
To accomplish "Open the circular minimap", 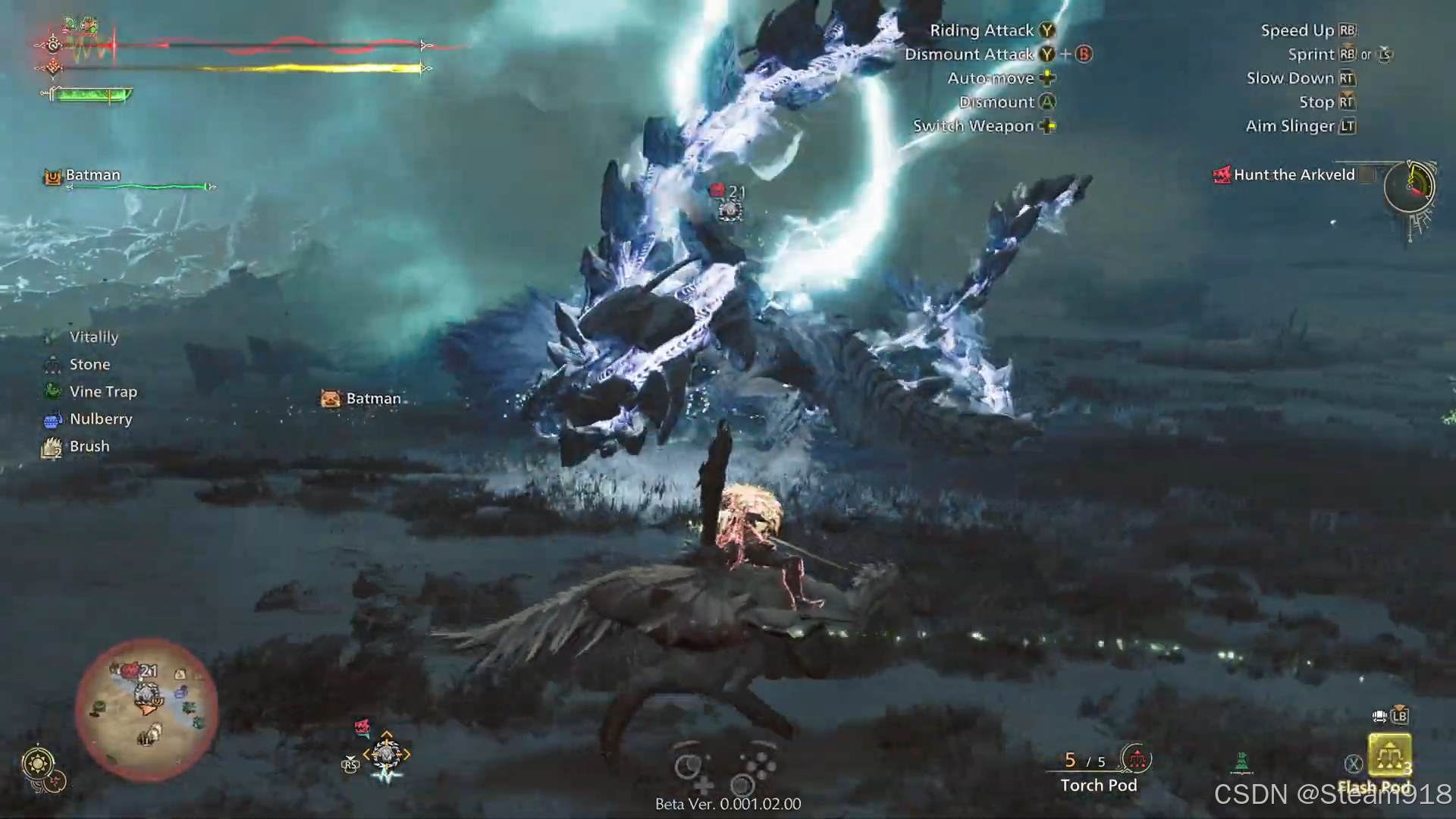I will coord(146,708).
